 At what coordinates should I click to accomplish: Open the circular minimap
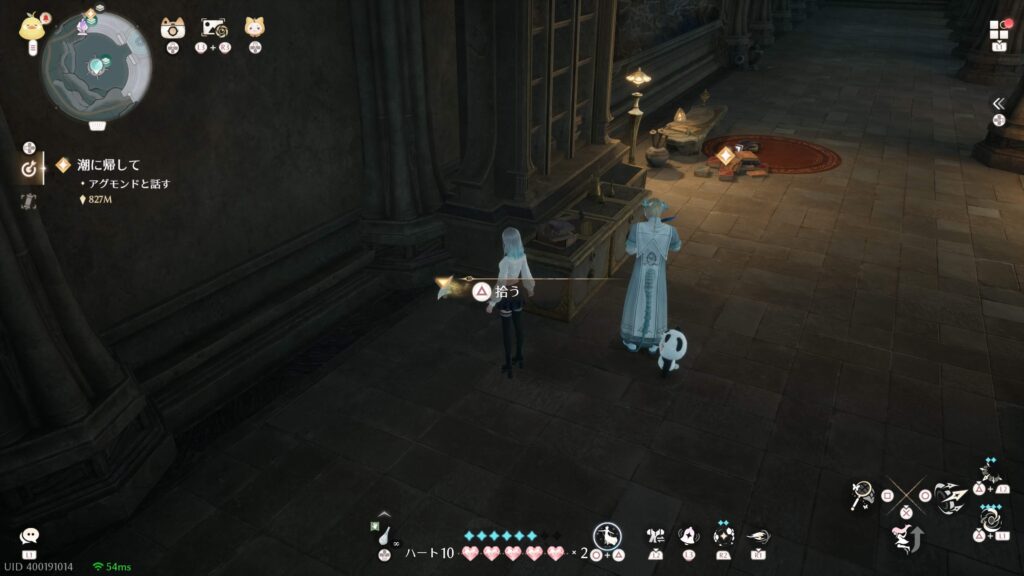tap(96, 63)
